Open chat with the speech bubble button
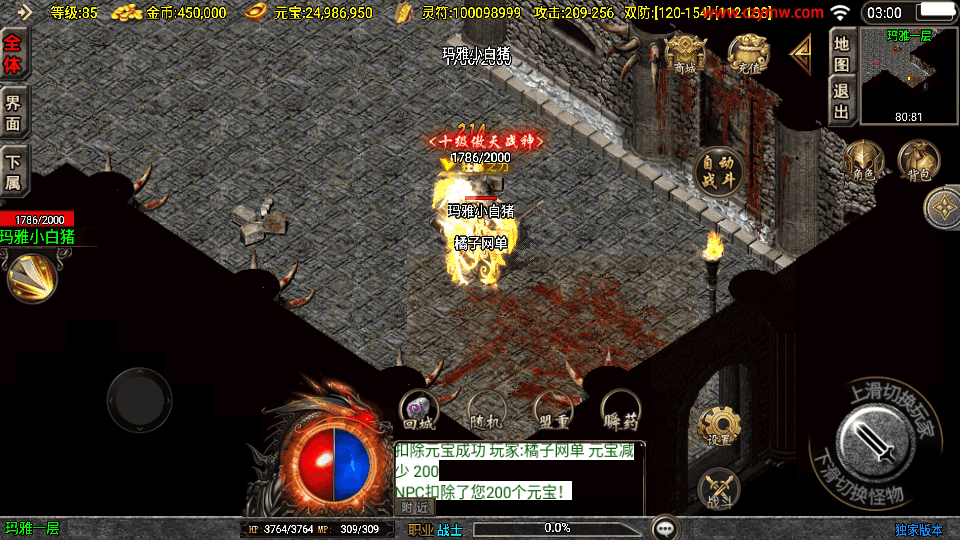960x540 pixels. coord(666,528)
